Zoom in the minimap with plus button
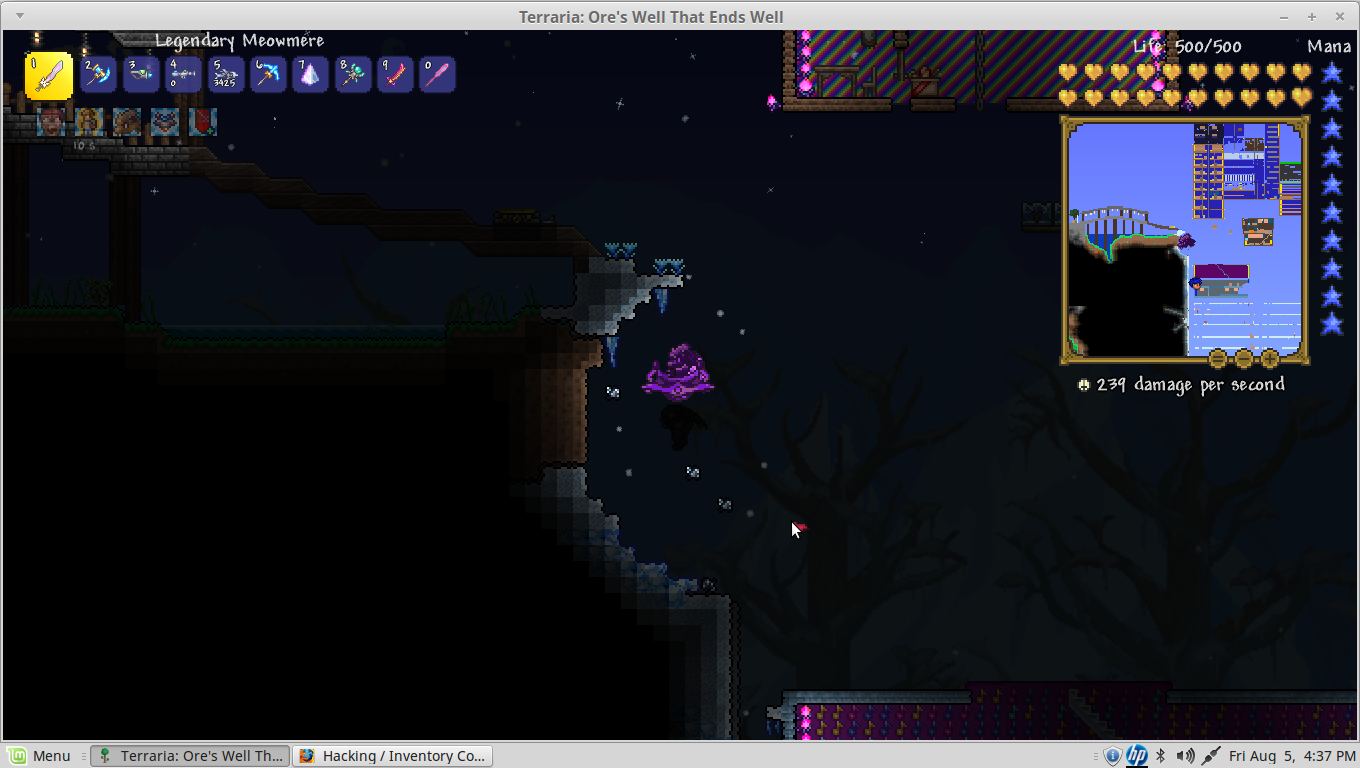Screen dimensions: 1360x768 1270,358
